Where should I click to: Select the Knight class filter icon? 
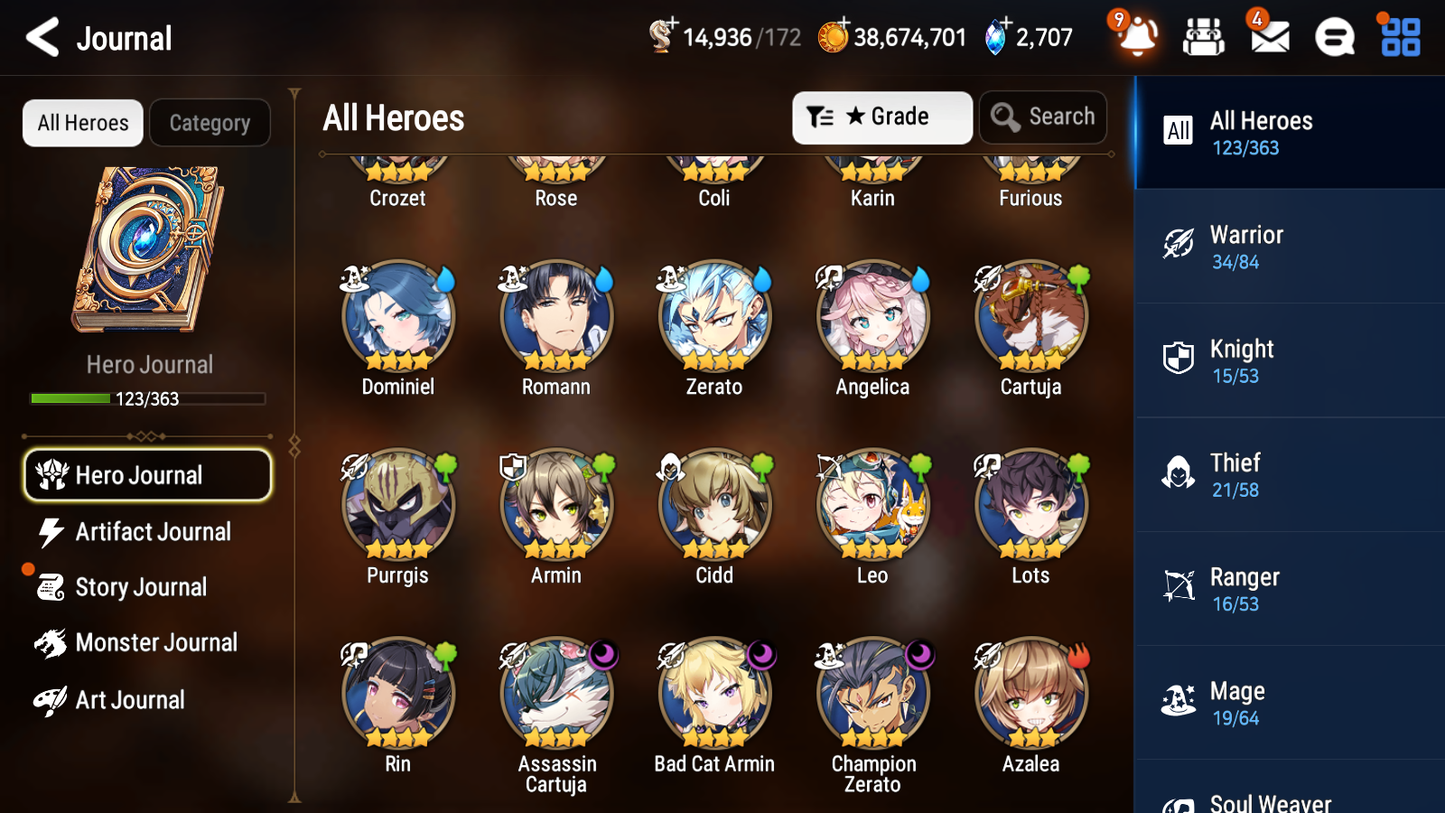click(x=1178, y=358)
